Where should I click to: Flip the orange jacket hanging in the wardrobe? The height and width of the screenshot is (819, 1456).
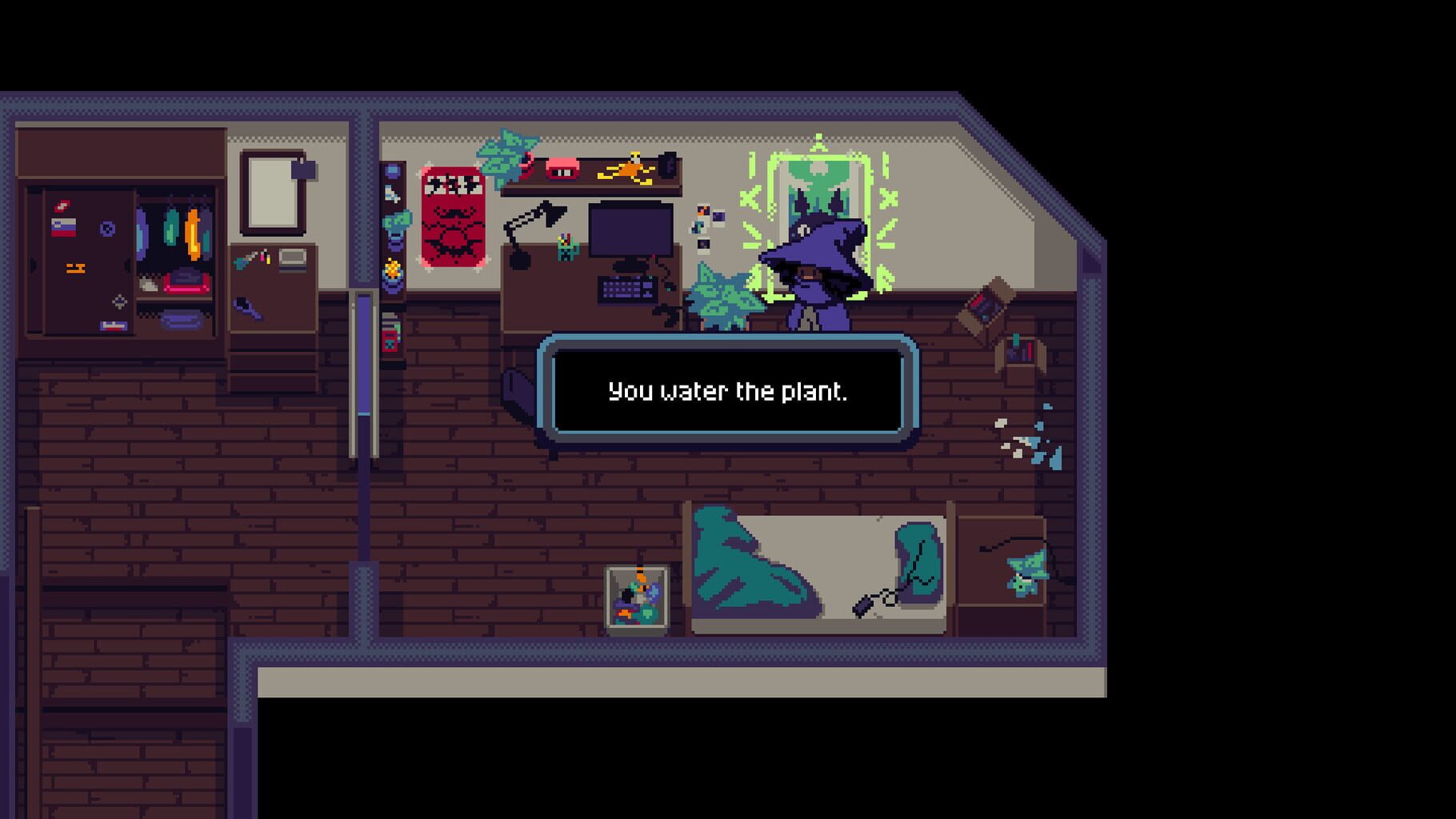pyautogui.click(x=194, y=234)
